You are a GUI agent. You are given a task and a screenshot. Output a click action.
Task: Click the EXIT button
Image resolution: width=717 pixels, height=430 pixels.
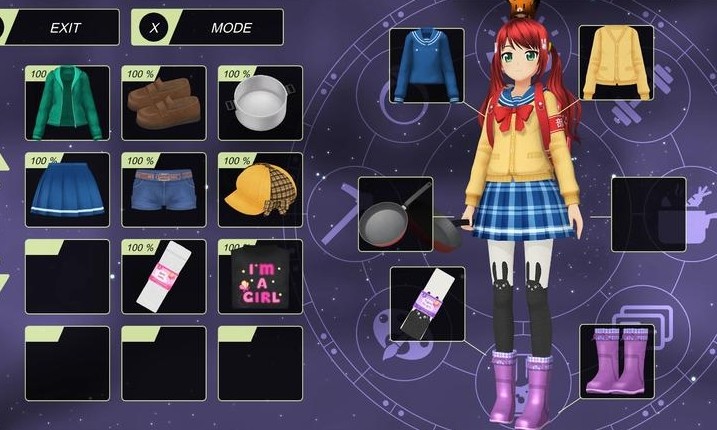point(64,27)
